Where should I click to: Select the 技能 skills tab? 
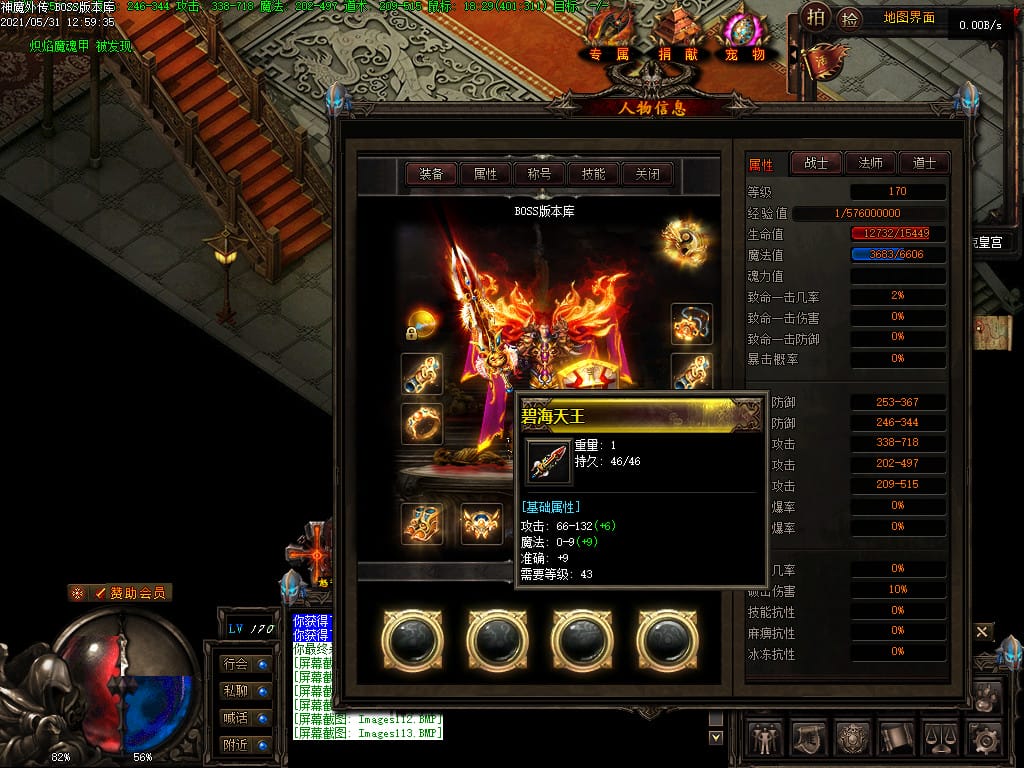tap(593, 174)
